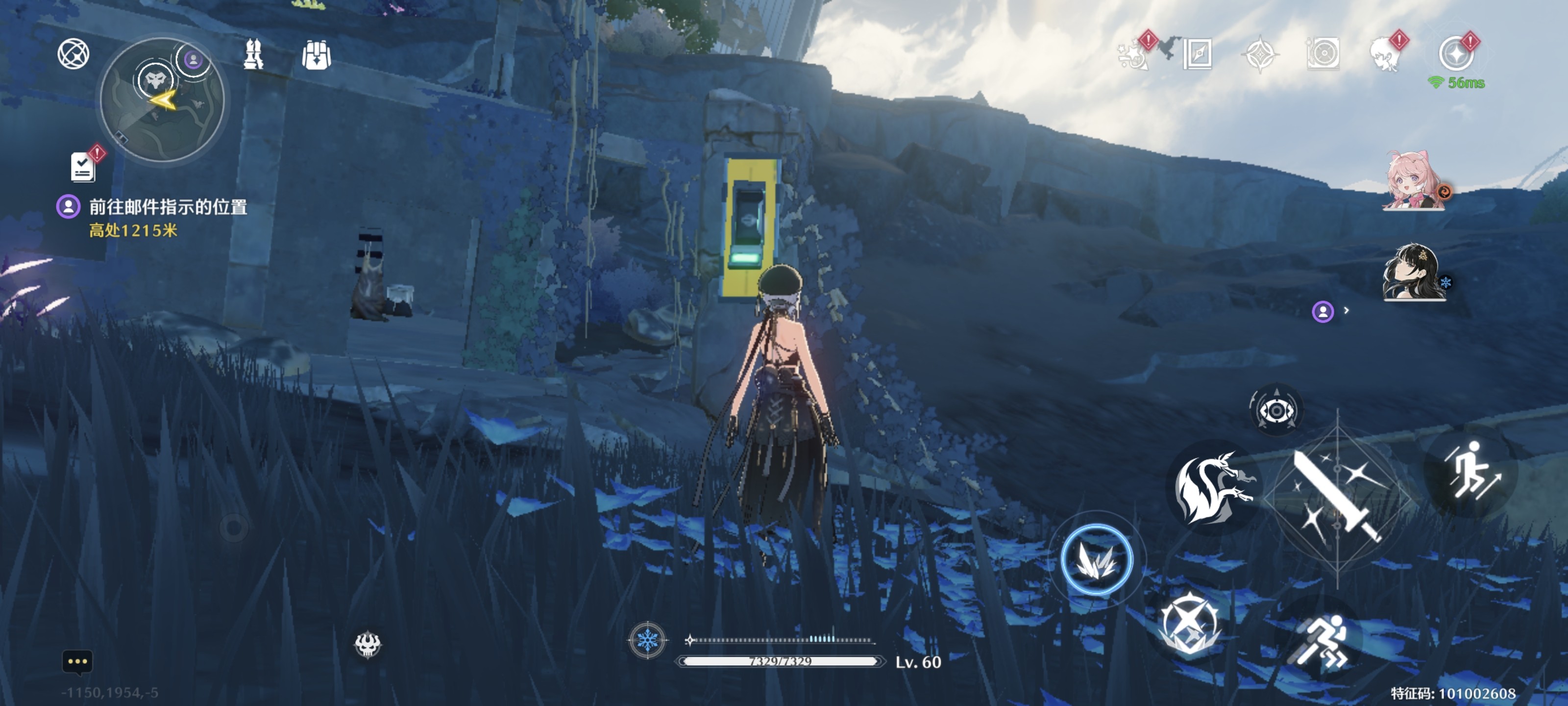
Task: Use the blue-ringed ice crystal skill
Action: 1096,559
